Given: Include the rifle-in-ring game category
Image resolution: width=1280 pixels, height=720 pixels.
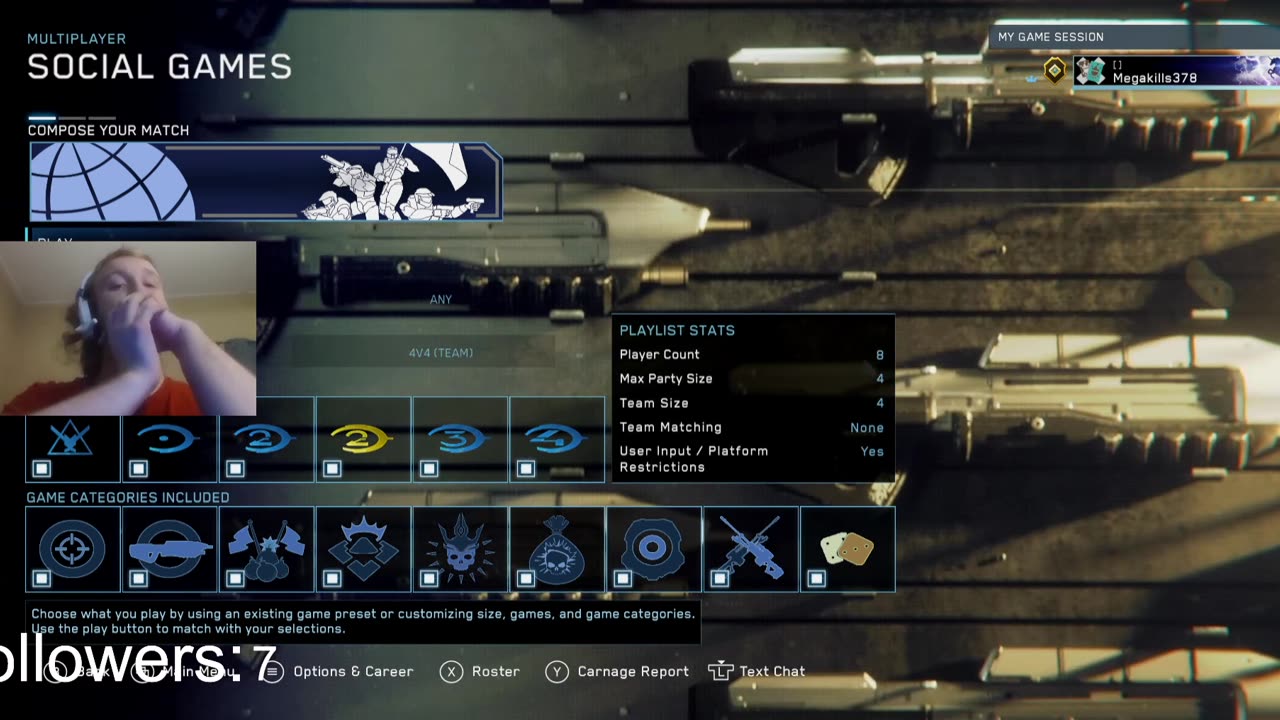Looking at the screenshot, I should (169, 549).
